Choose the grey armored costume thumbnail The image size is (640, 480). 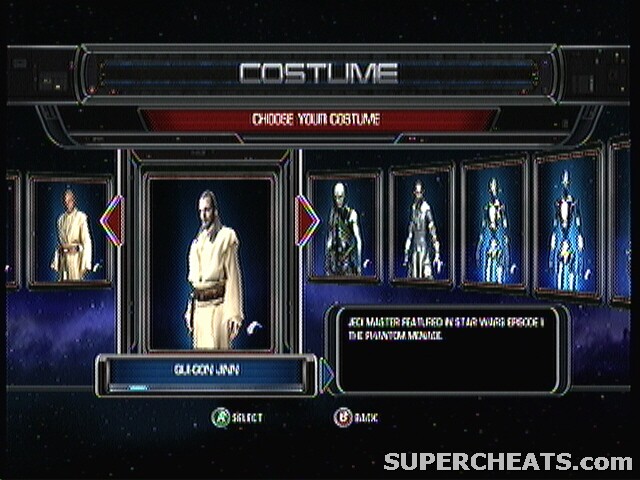click(420, 226)
